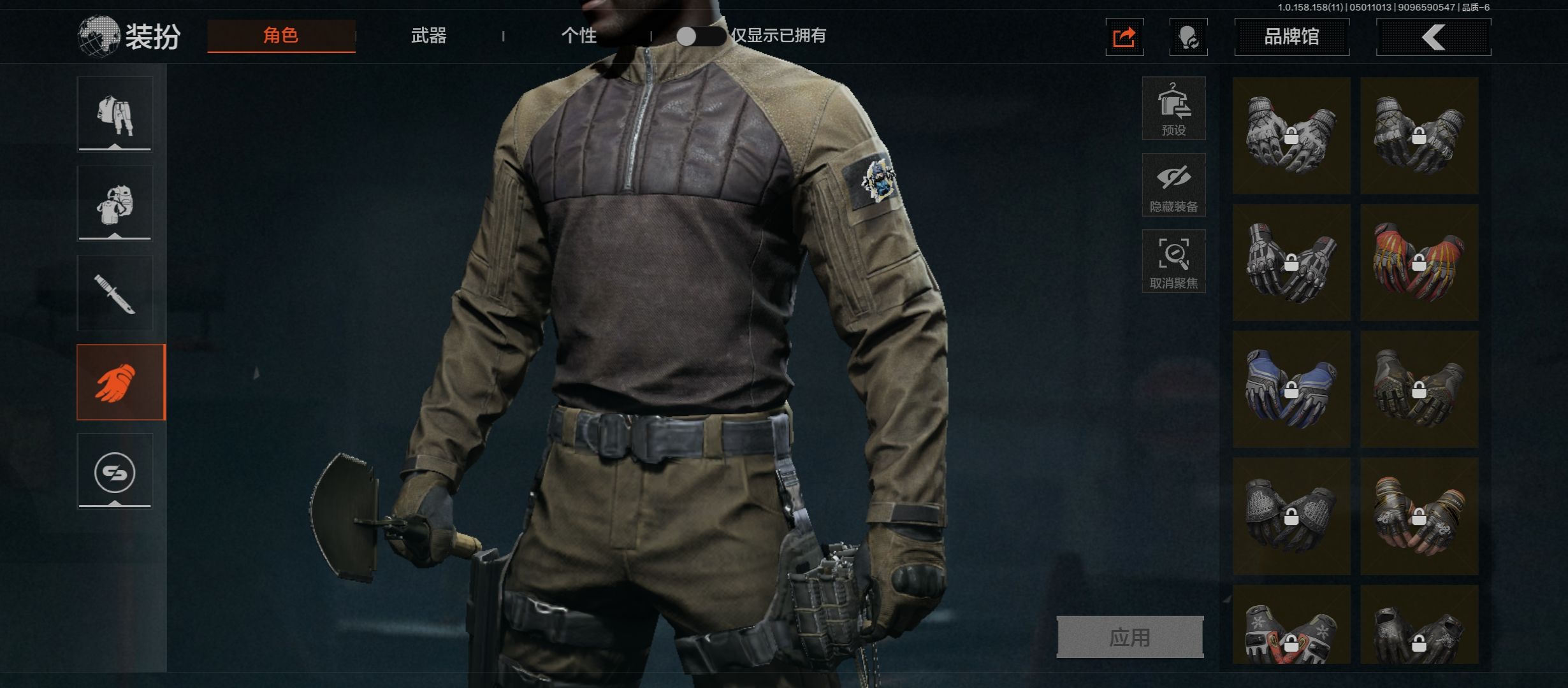Switch to the 角色 tab
The image size is (1568, 688).
click(x=281, y=36)
